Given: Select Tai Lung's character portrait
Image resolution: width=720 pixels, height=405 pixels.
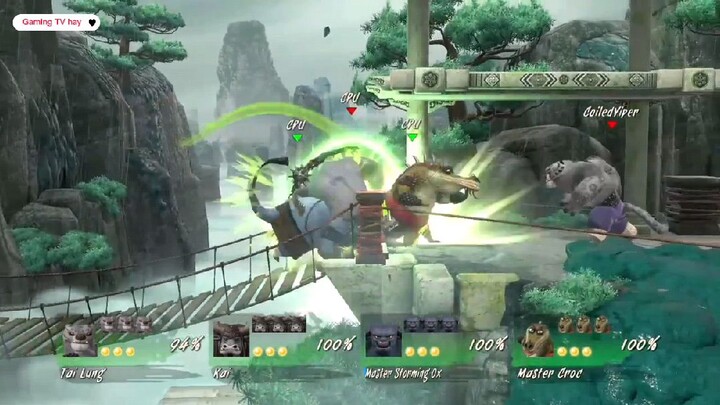Looking at the screenshot, I should (x=79, y=340).
